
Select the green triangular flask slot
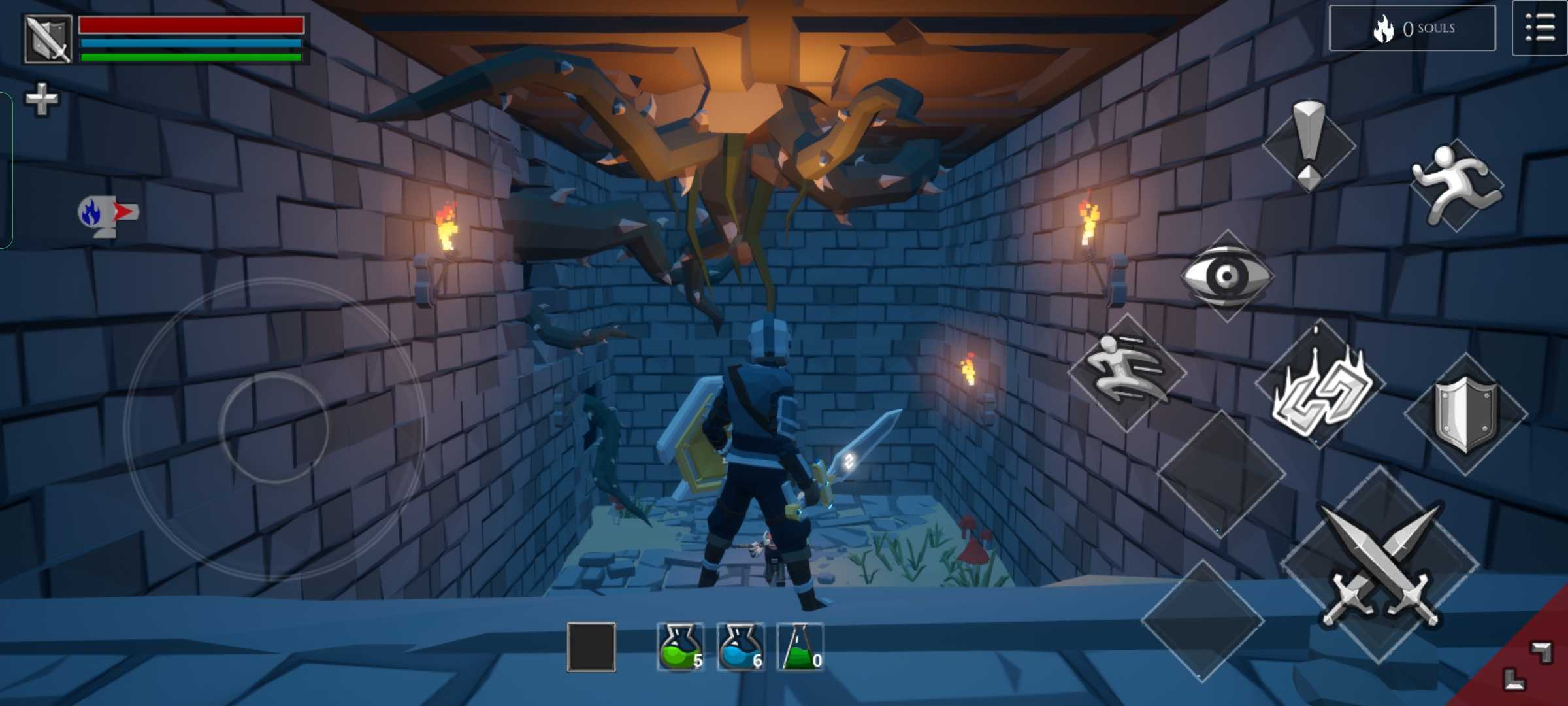click(800, 647)
